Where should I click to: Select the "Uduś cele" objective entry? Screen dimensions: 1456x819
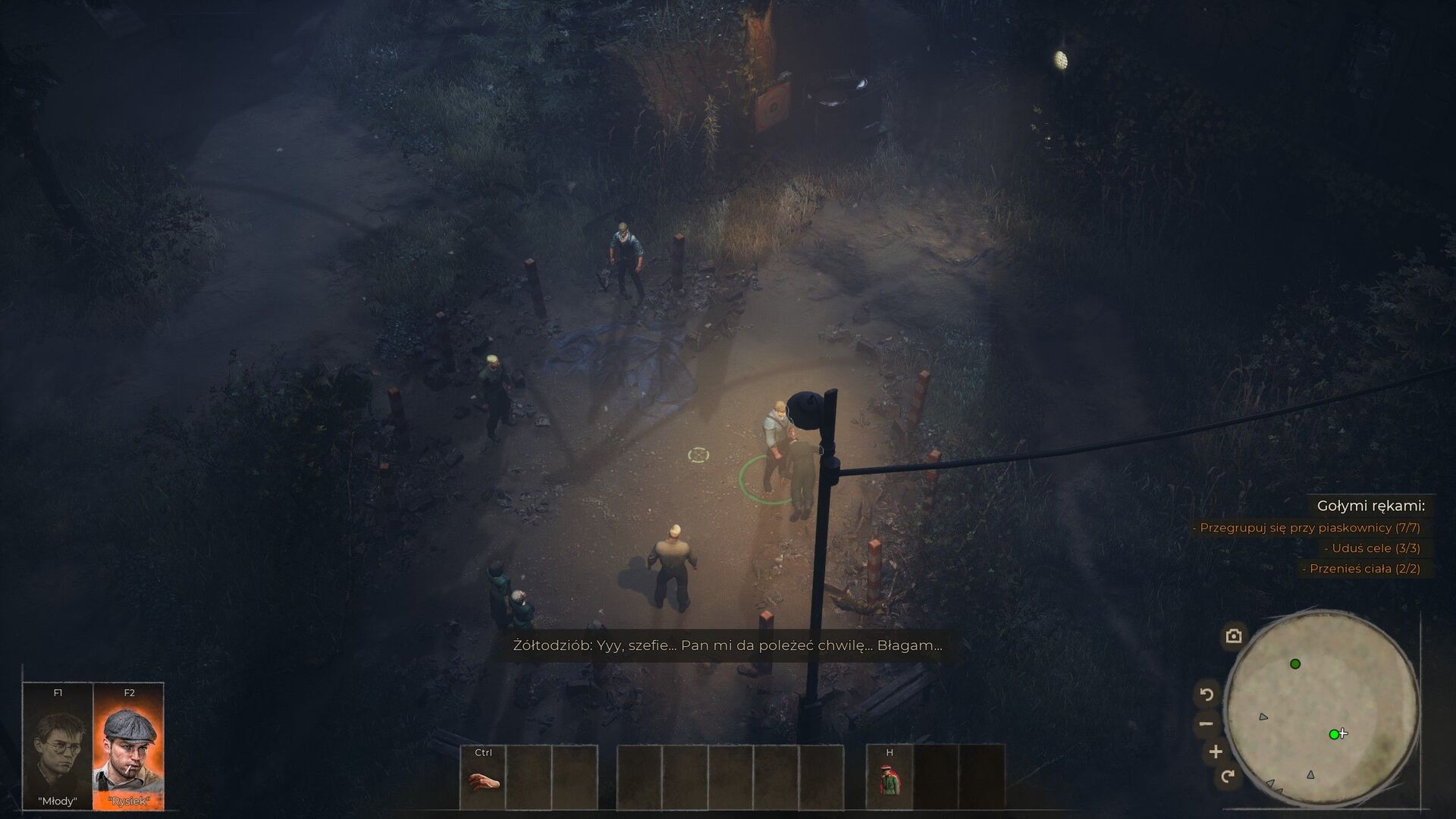1372,548
